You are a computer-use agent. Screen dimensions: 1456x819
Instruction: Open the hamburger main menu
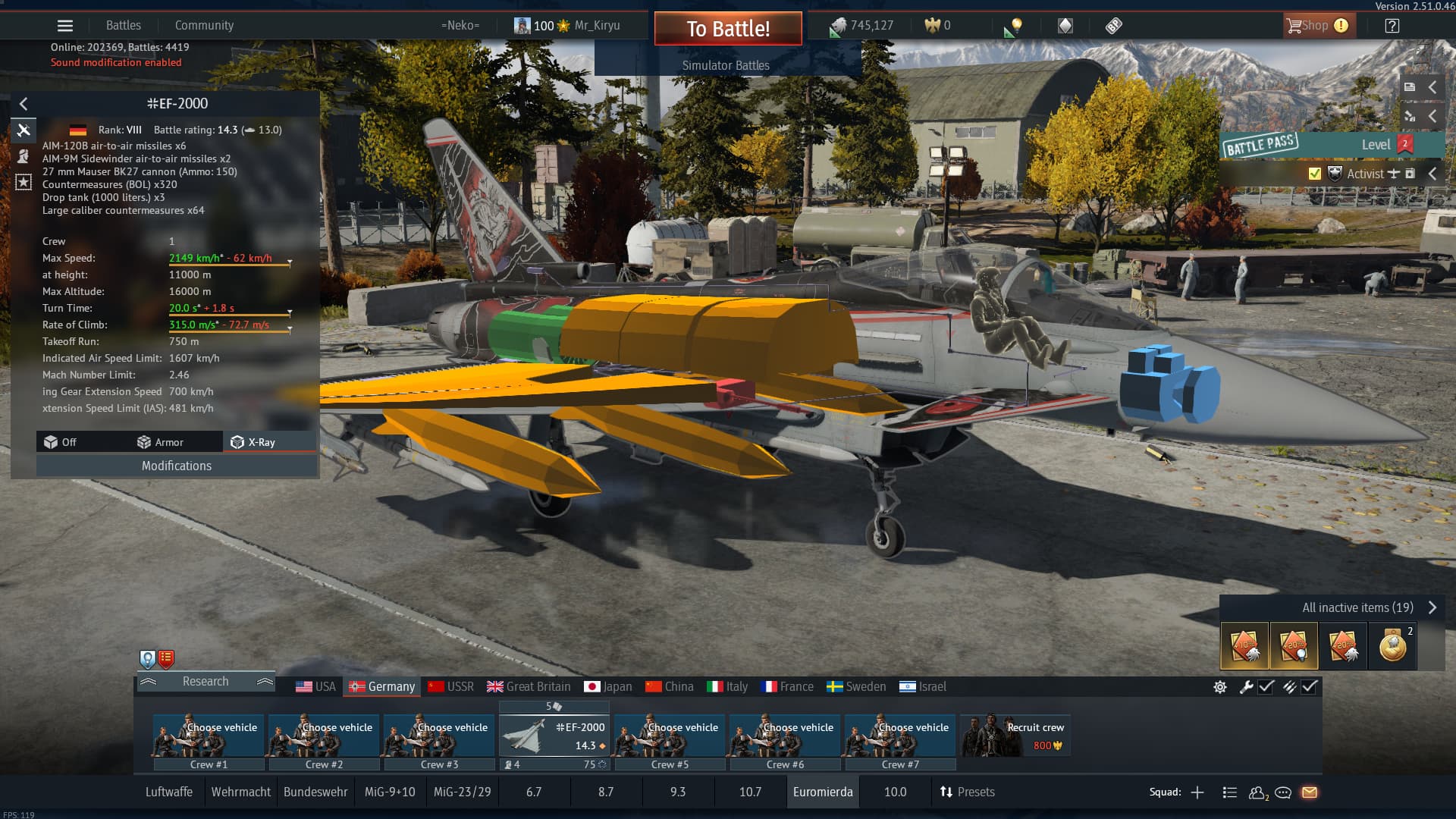[x=65, y=26]
